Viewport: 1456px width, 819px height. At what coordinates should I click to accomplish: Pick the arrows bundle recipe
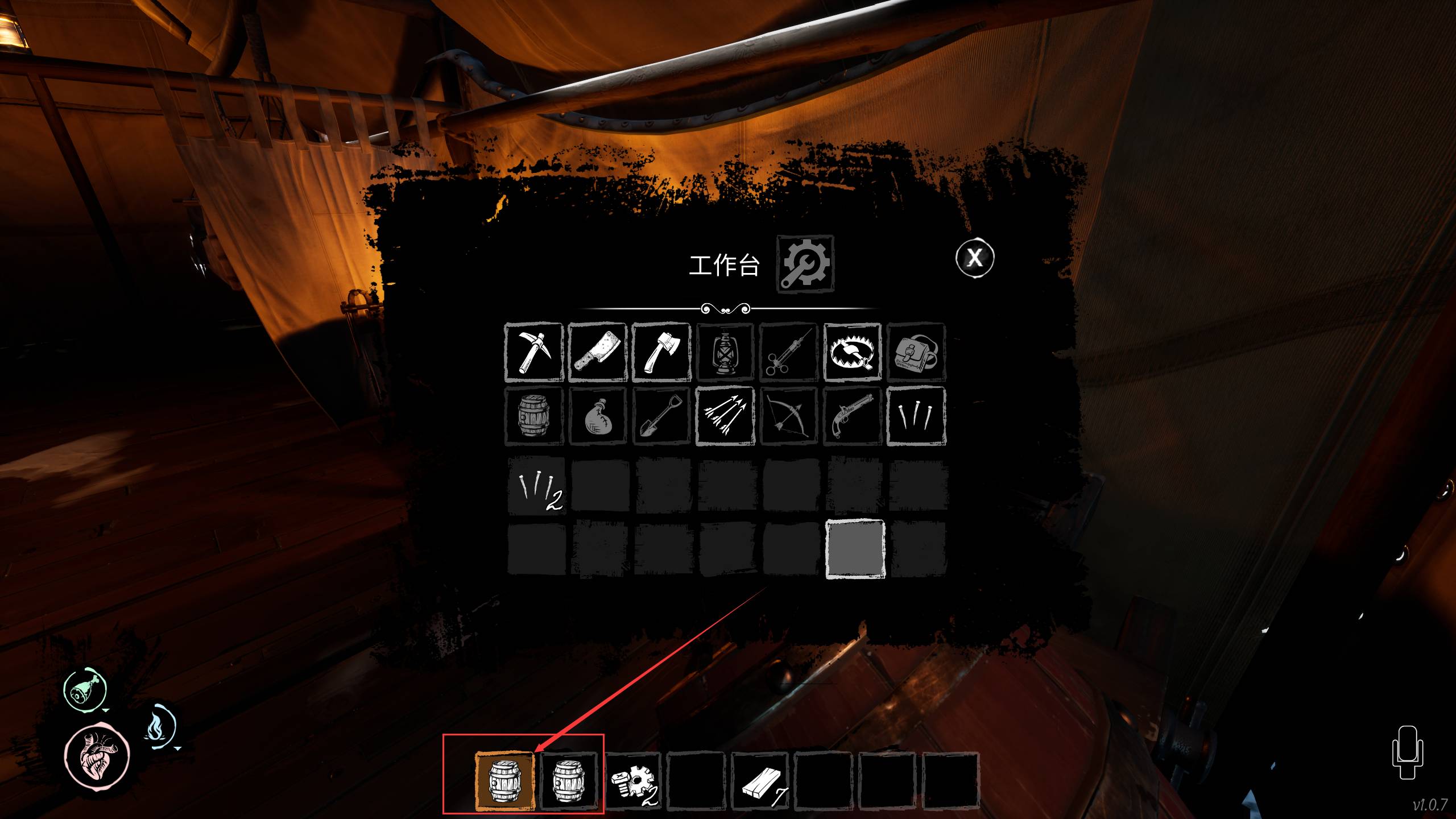click(x=725, y=416)
